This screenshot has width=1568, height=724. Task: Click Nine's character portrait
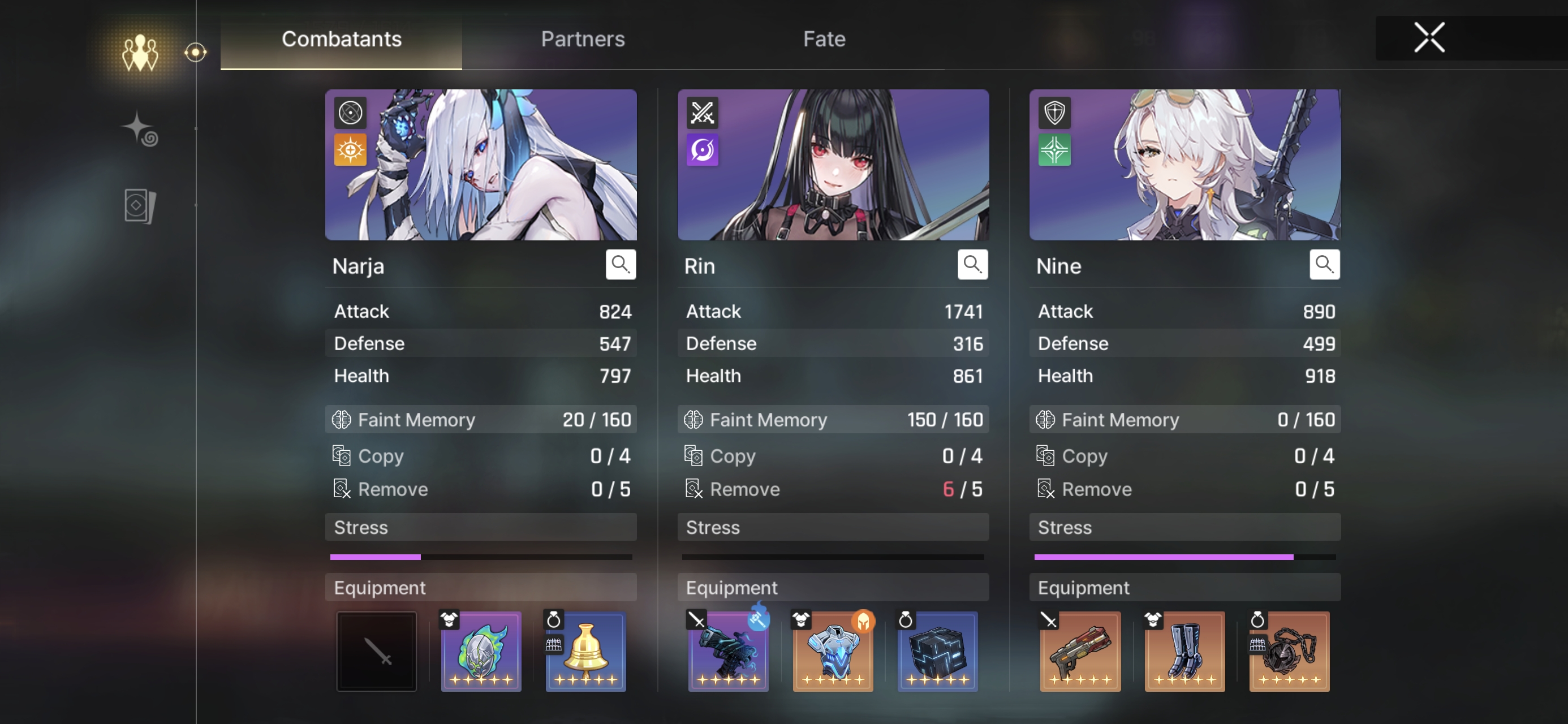[1184, 165]
